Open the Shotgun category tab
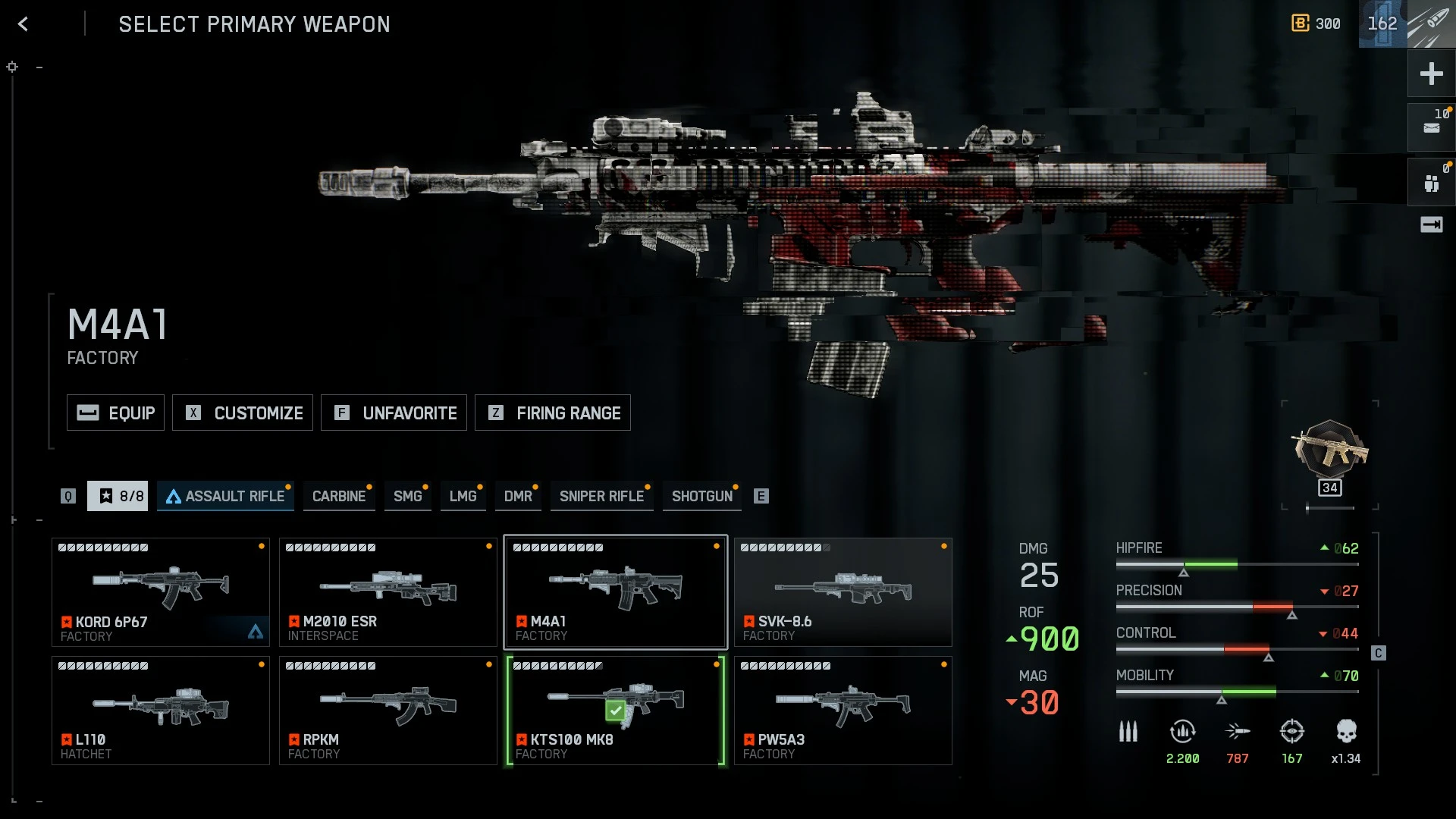This screenshot has height=819, width=1456. [701, 496]
